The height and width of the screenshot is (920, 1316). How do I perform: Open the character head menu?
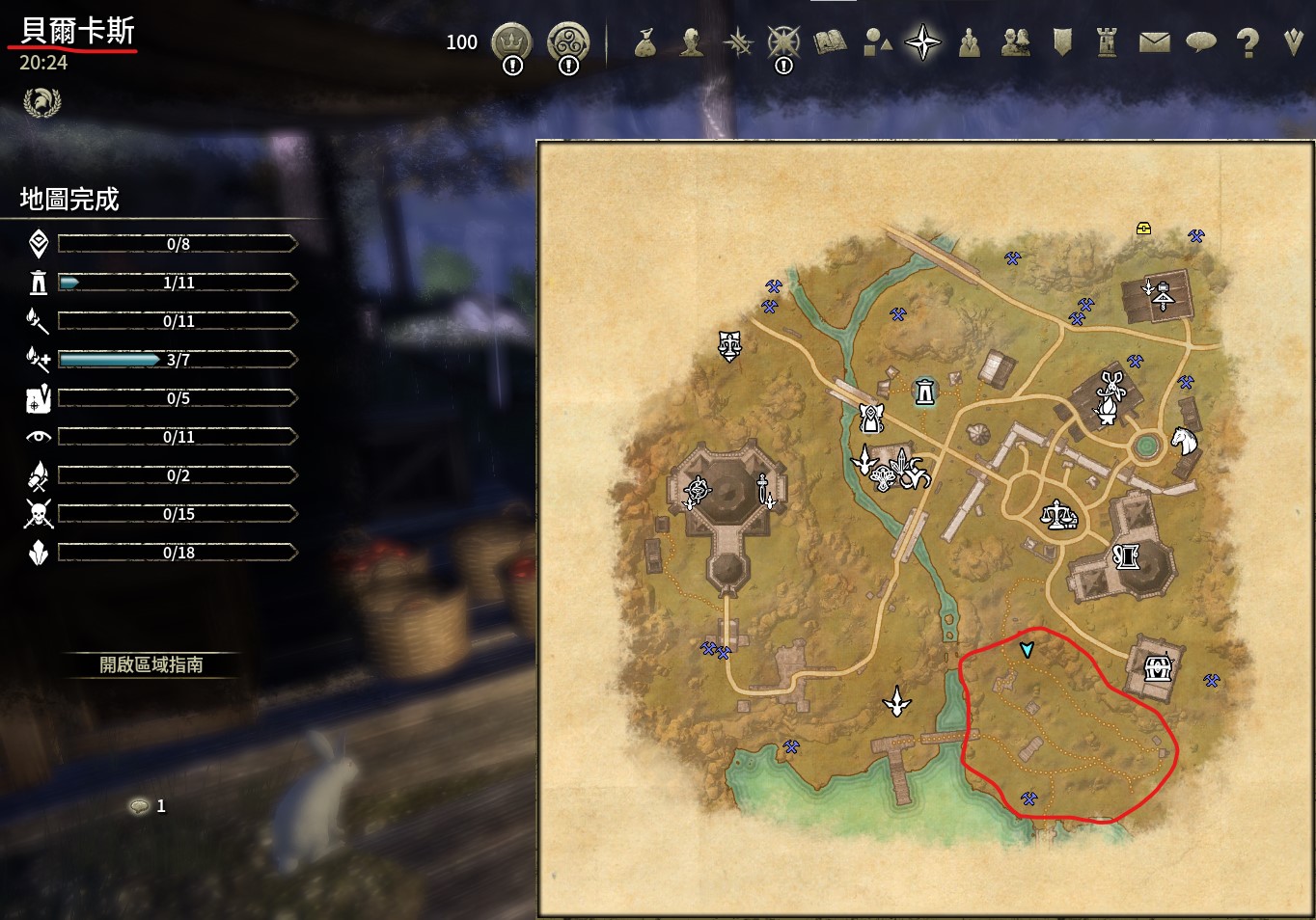click(691, 42)
